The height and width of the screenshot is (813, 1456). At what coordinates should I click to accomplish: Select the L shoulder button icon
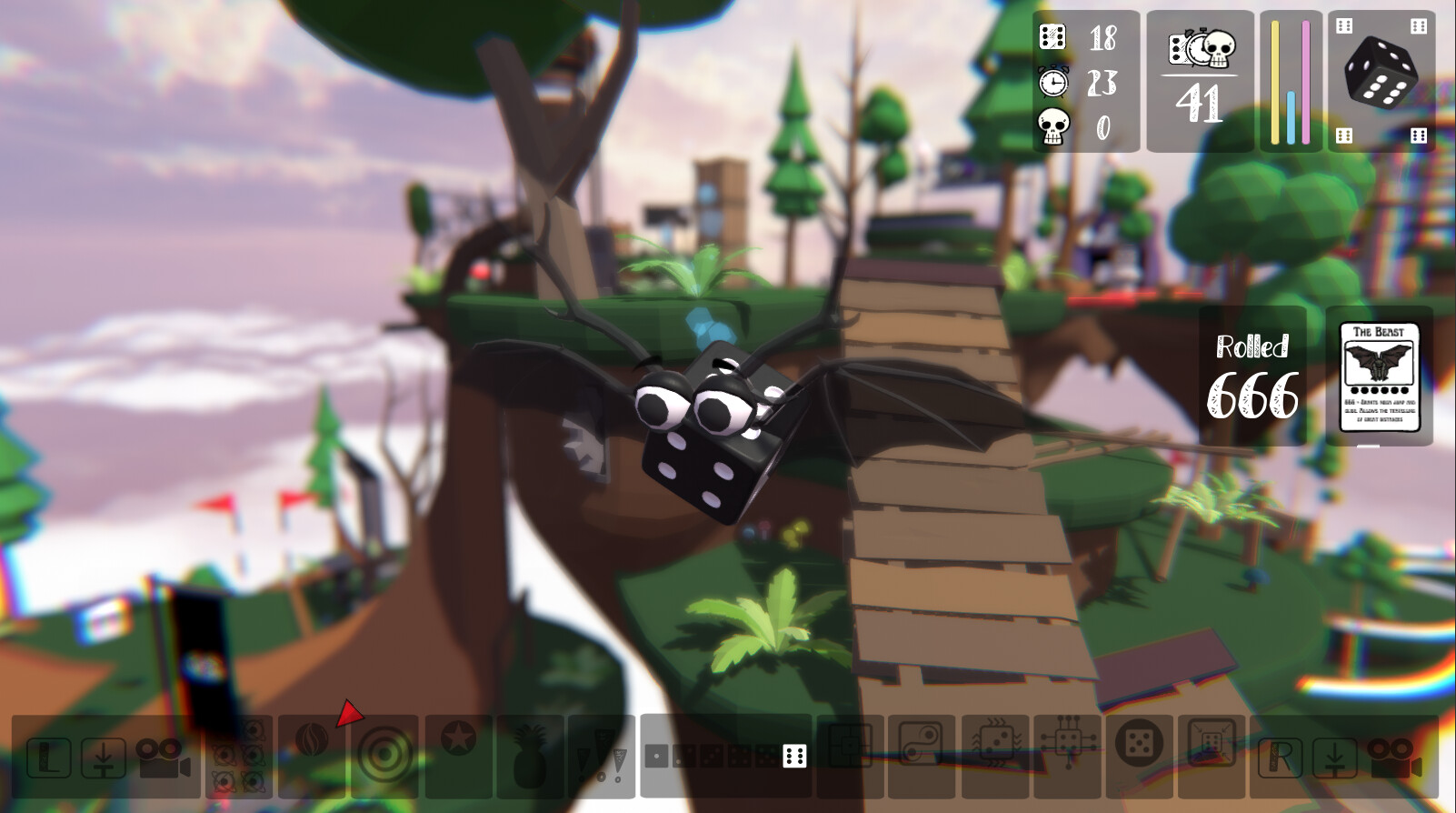[x=47, y=755]
